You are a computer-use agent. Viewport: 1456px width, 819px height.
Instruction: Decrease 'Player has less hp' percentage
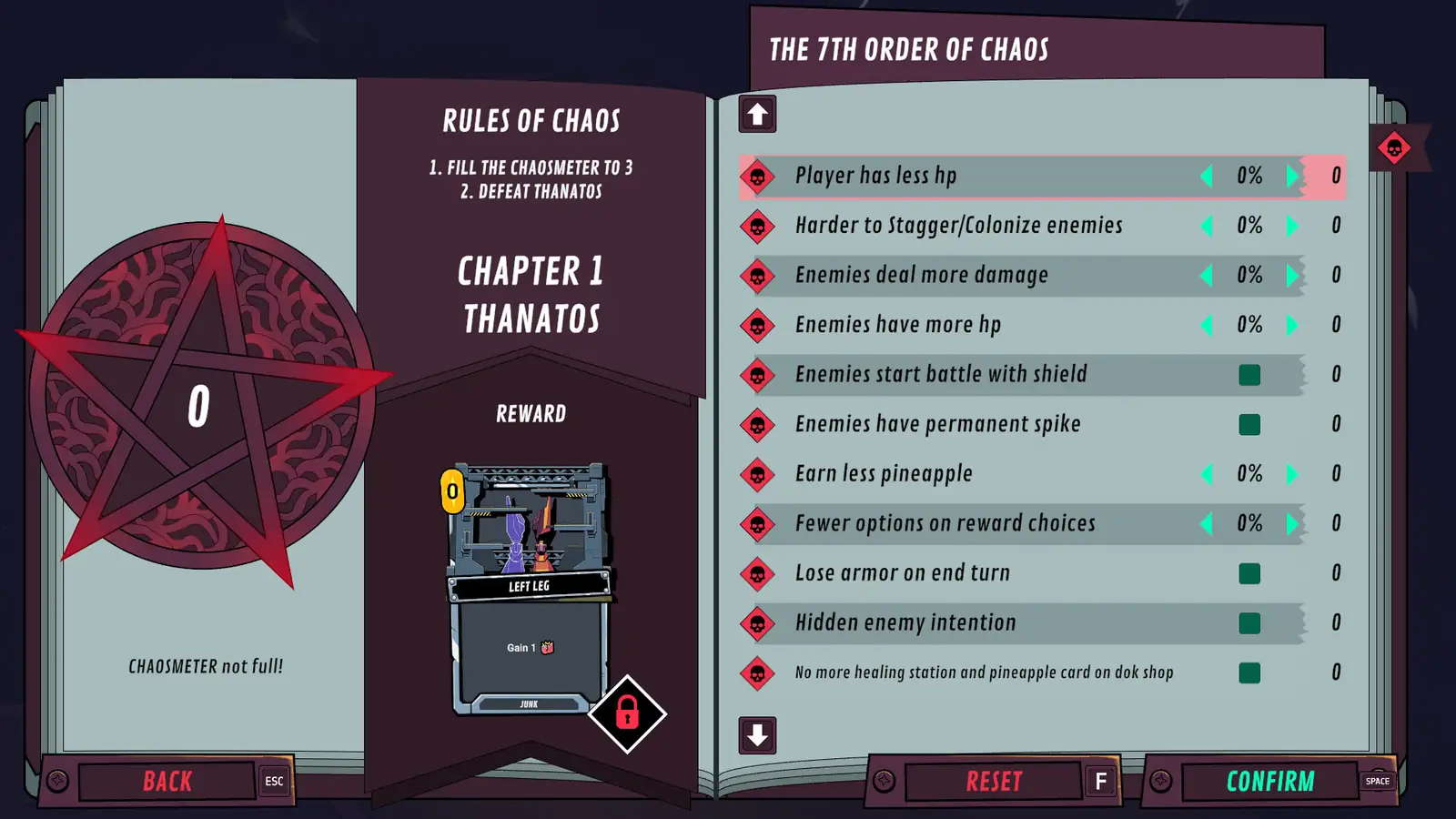coord(1207,176)
